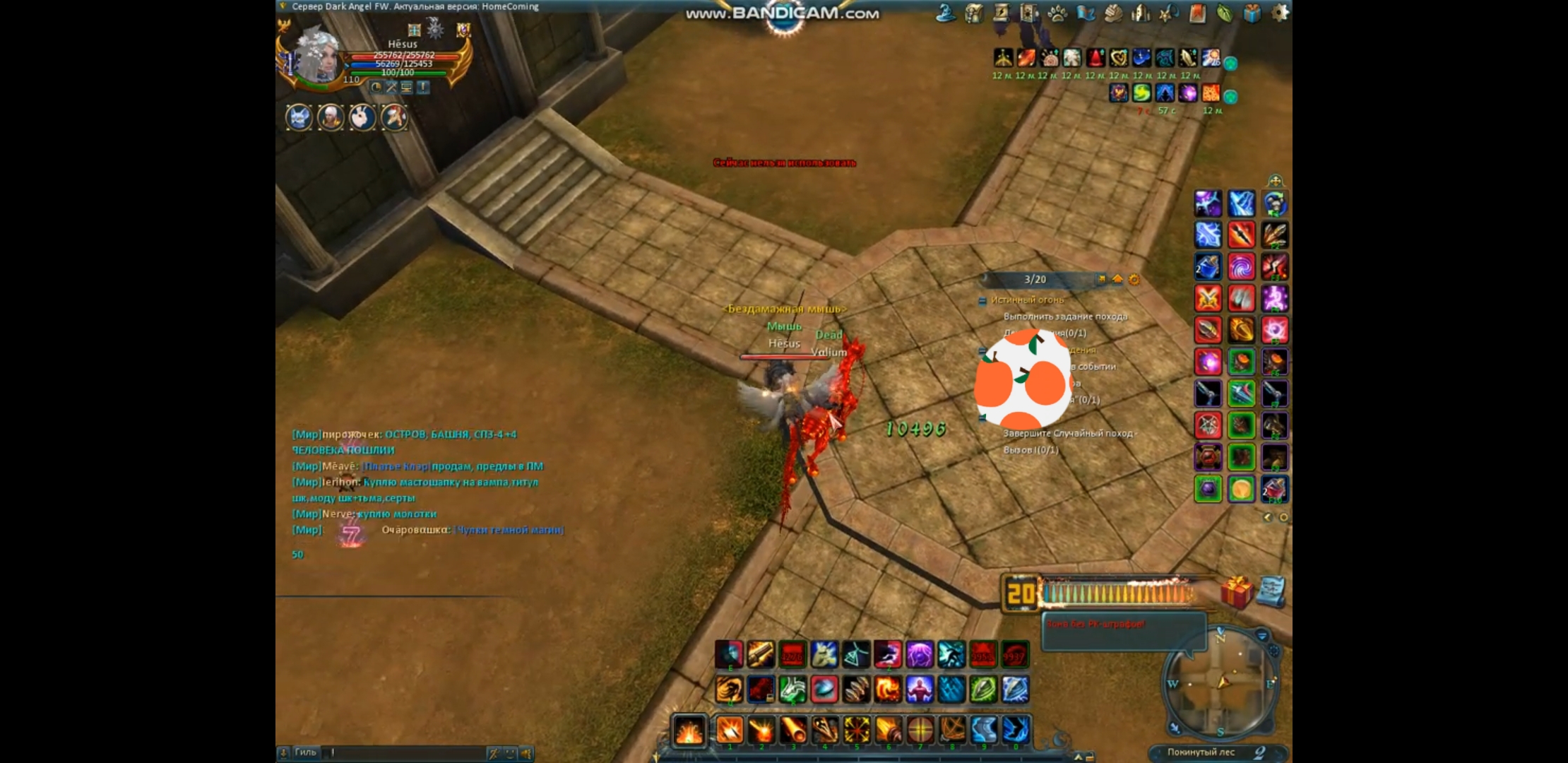
Task: Use the crosshair target skill in slot 7
Action: coord(920,730)
